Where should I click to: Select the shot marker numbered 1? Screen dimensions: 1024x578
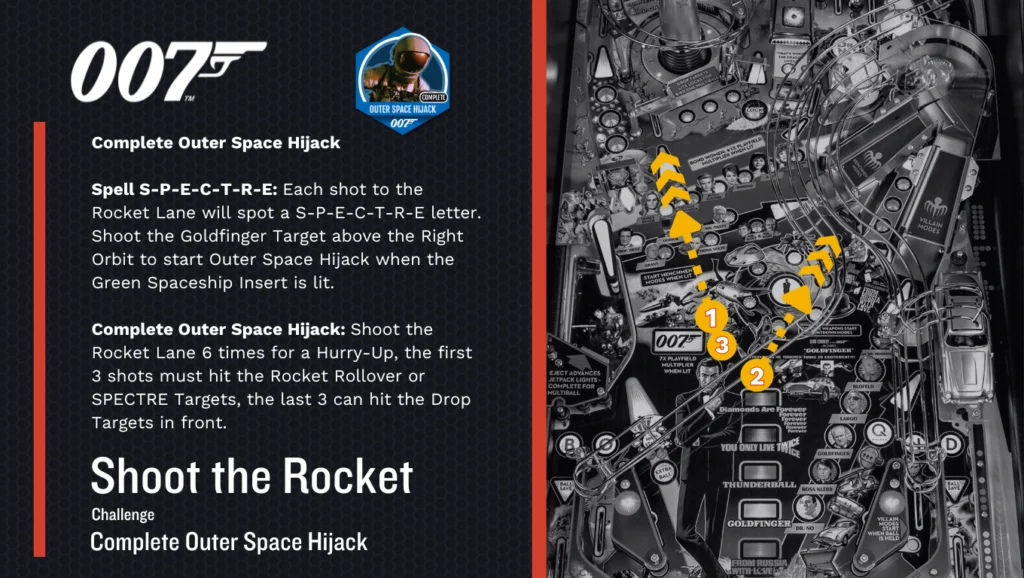(x=711, y=319)
